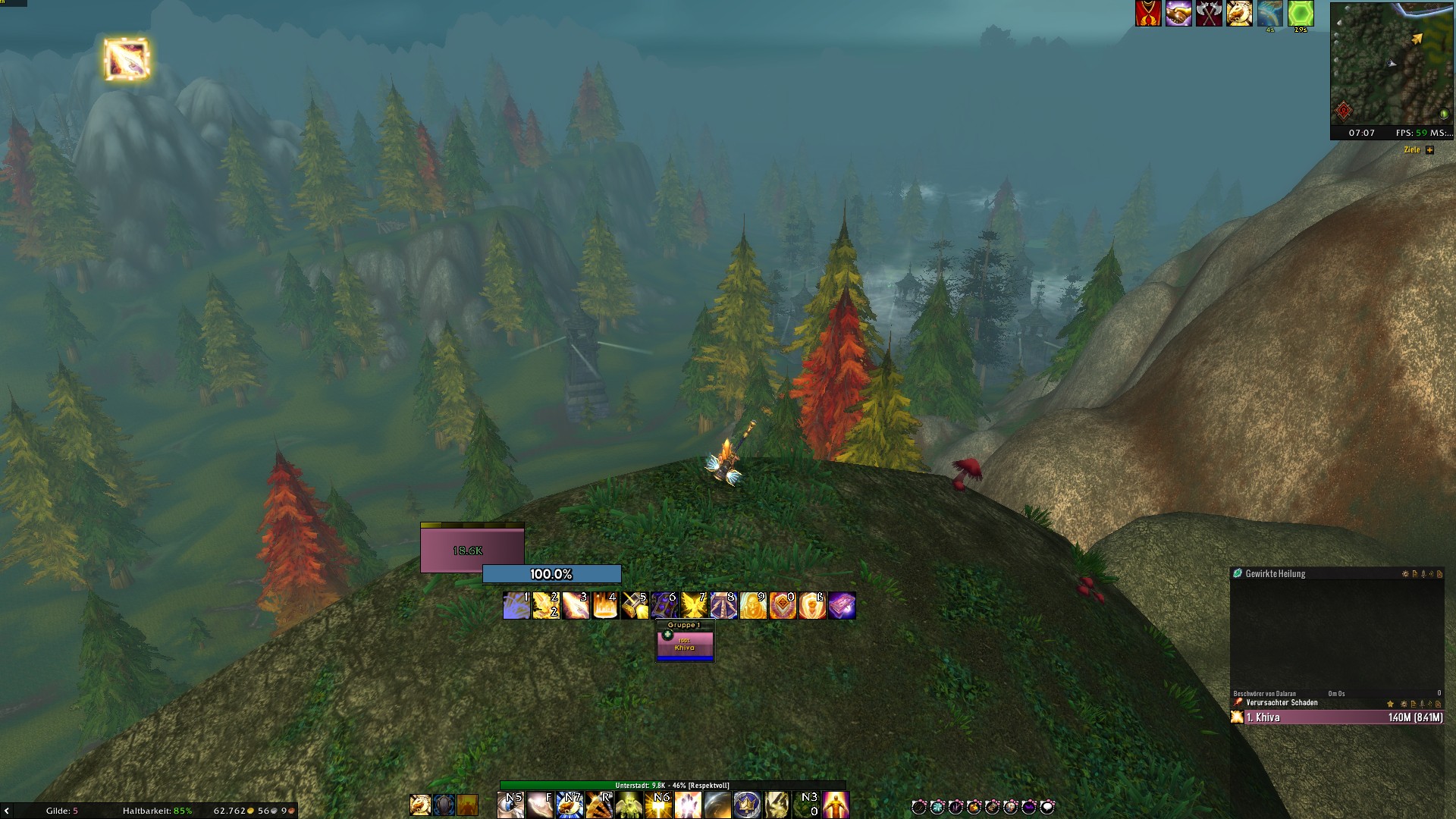
Task: Use the orange shield ability on slot 0
Action: point(783,606)
